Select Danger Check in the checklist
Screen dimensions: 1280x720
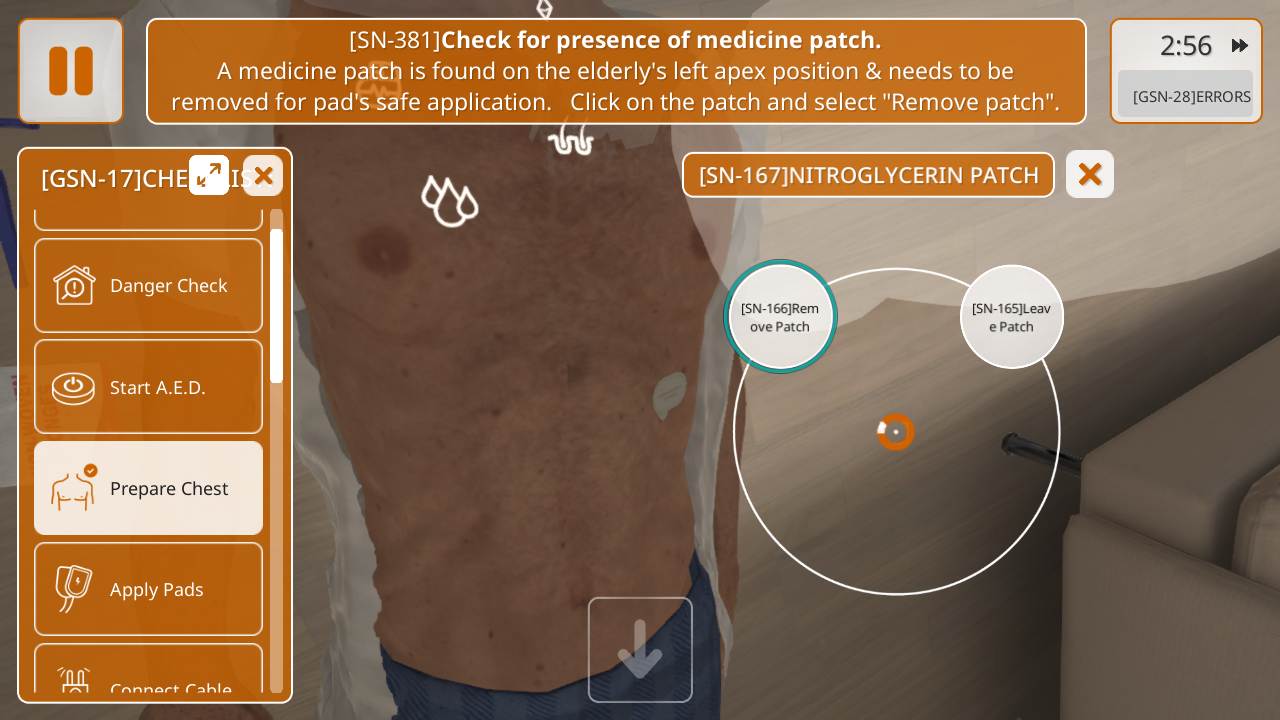(148, 286)
